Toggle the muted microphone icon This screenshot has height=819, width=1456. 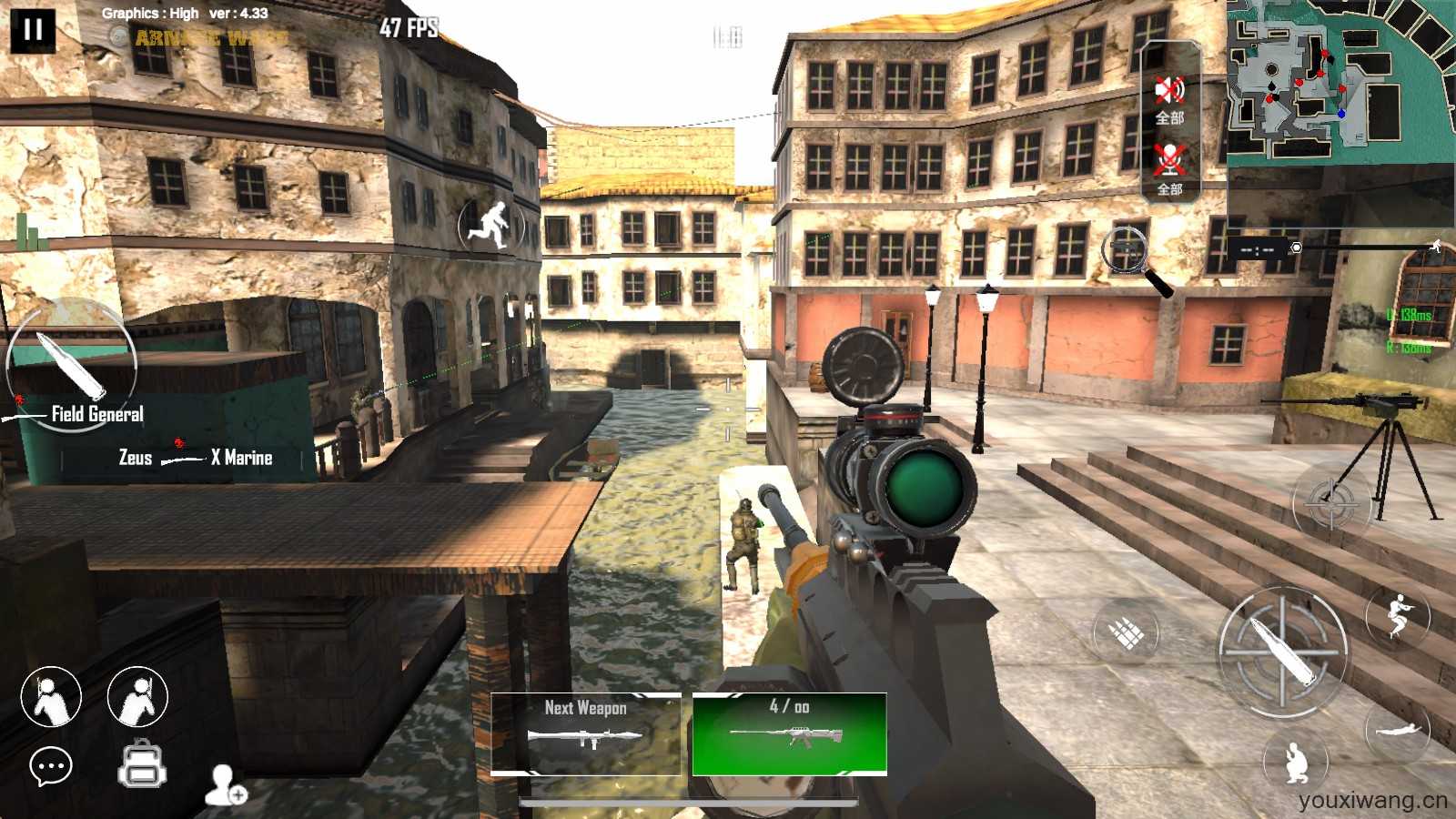tap(1169, 161)
